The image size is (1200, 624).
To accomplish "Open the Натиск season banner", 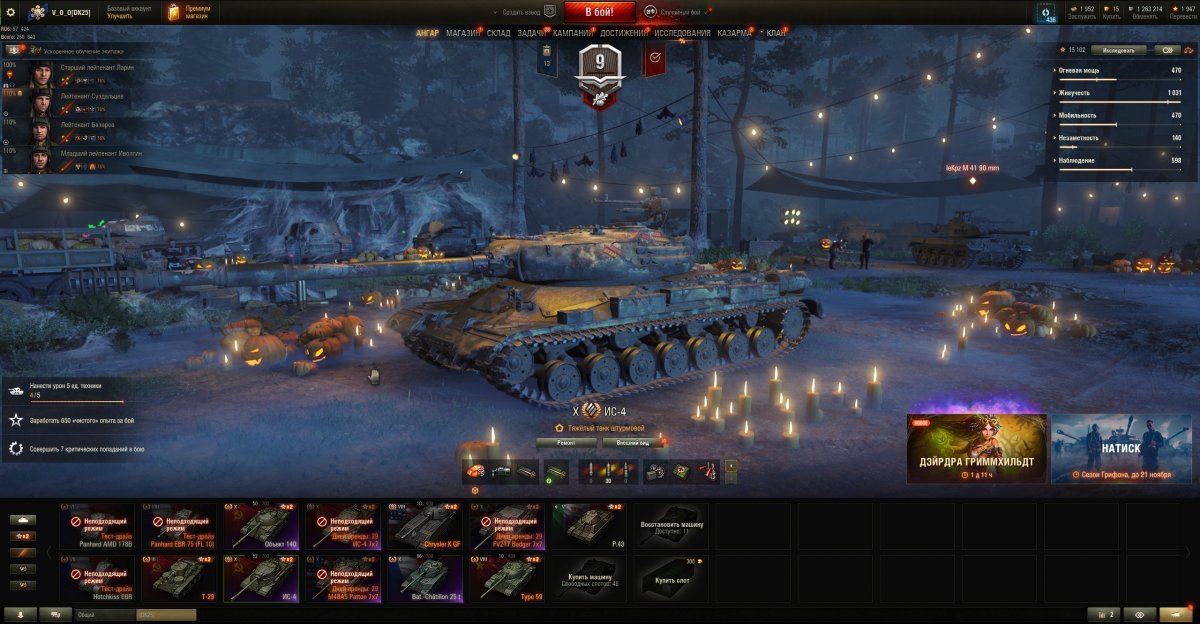I will click(1120, 449).
